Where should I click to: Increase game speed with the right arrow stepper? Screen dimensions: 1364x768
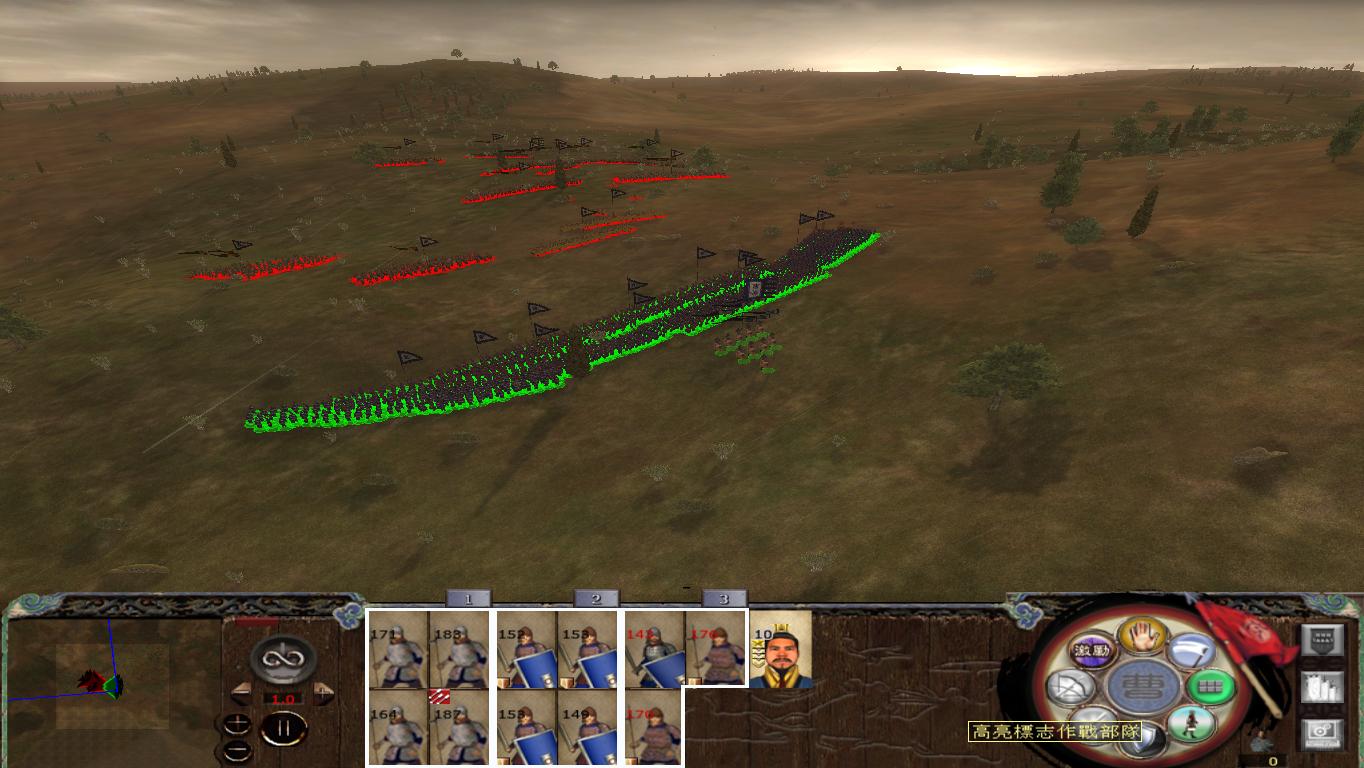[x=321, y=691]
